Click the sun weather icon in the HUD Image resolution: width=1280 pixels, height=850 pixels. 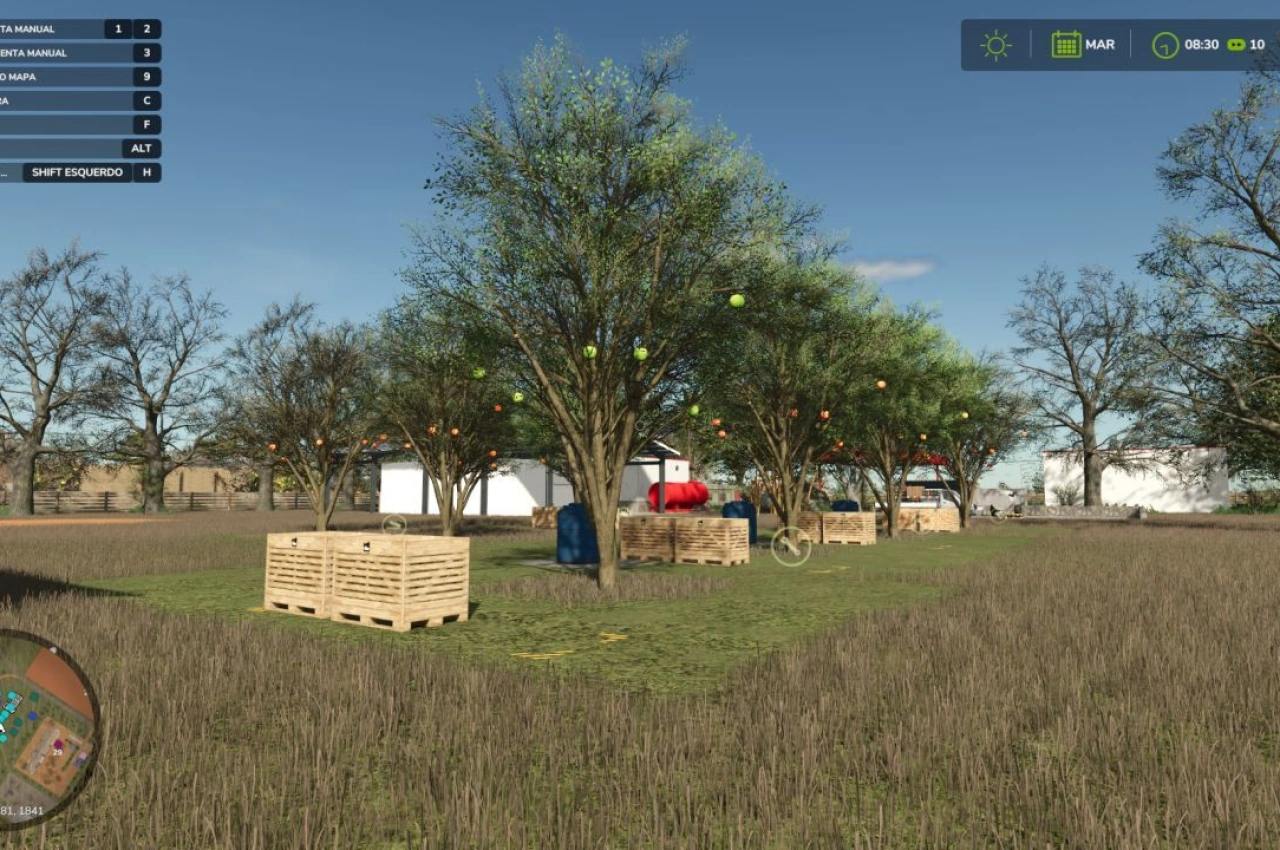(995, 44)
